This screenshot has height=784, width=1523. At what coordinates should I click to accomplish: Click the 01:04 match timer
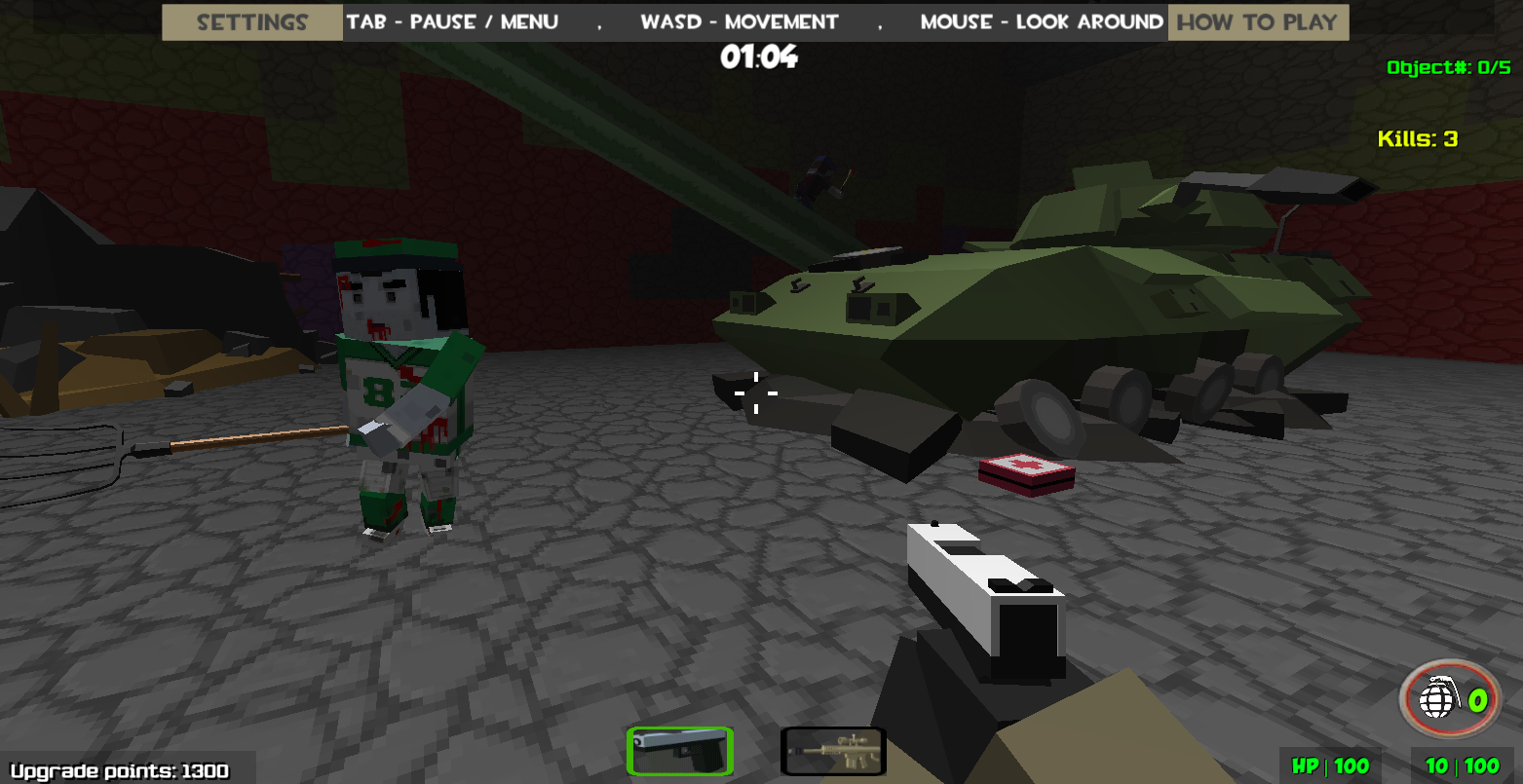pyautogui.click(x=761, y=57)
